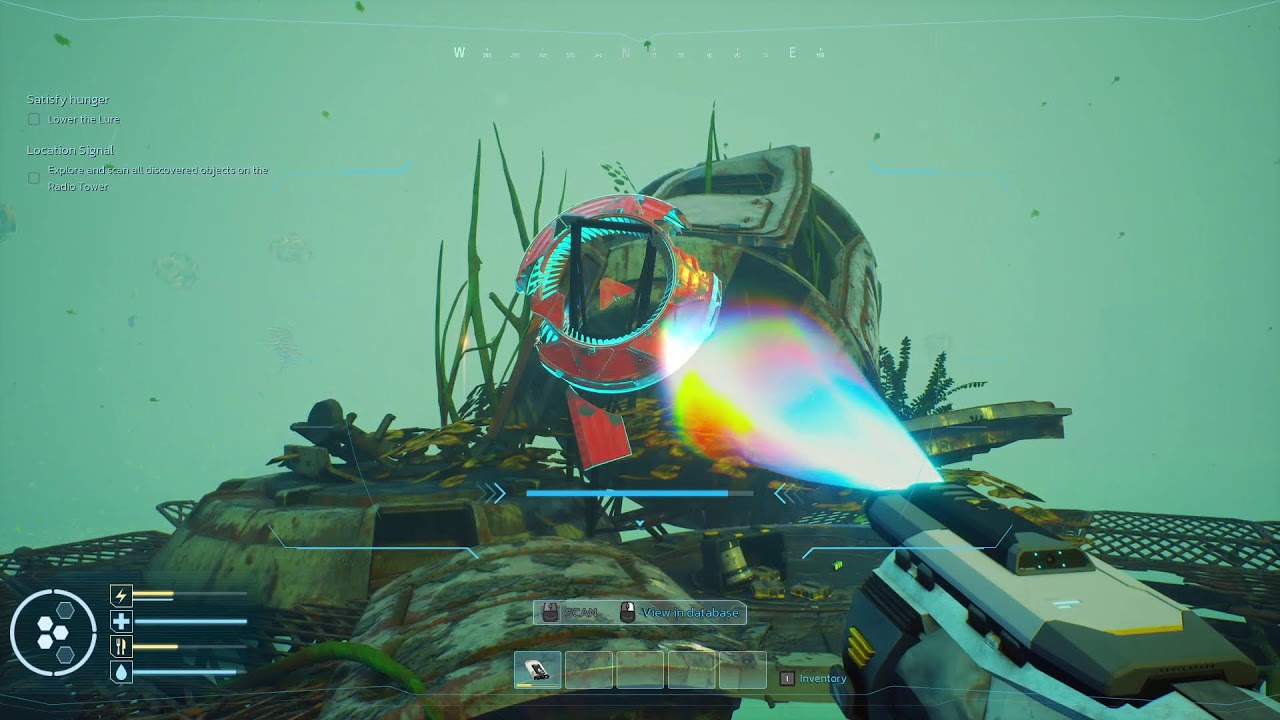Select the Location Signal objective
The height and width of the screenshot is (720, 1280).
tap(70, 150)
